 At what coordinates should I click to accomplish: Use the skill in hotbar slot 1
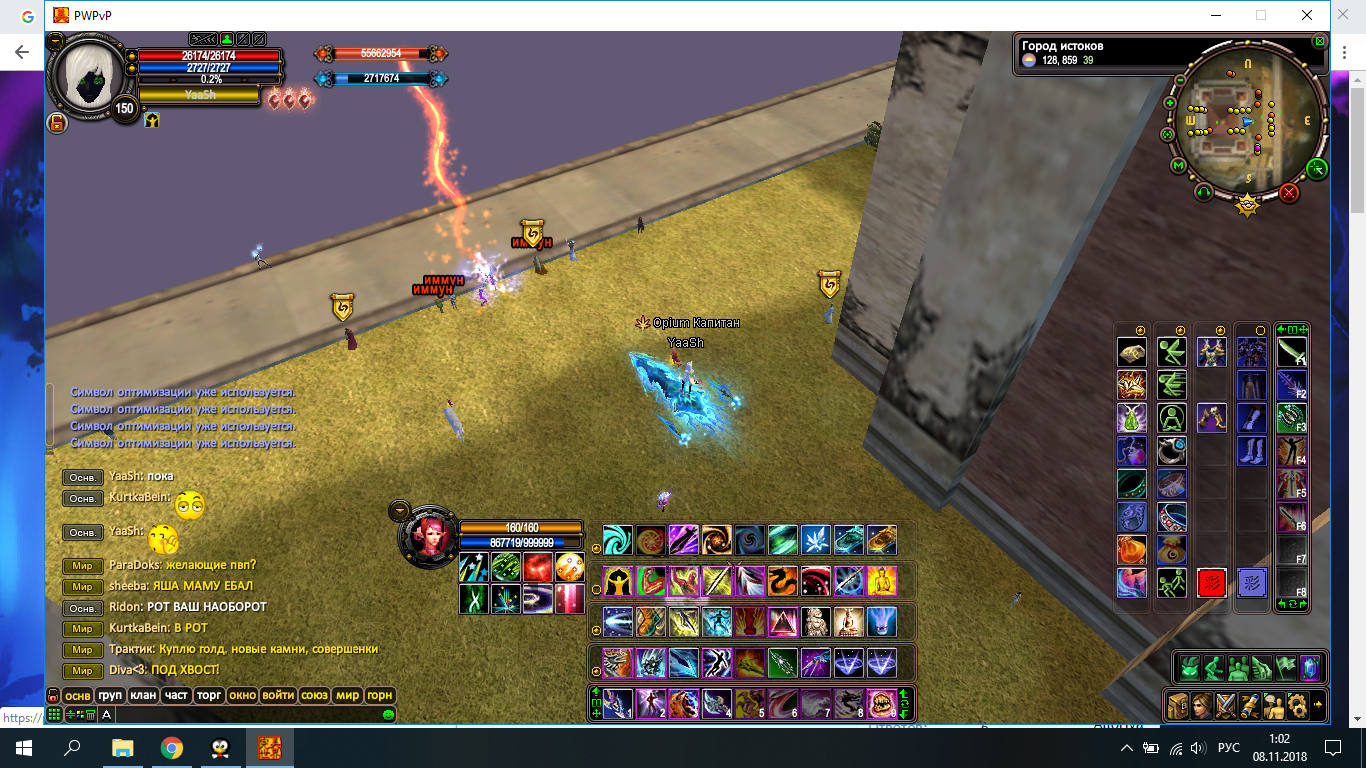pyautogui.click(x=617, y=703)
